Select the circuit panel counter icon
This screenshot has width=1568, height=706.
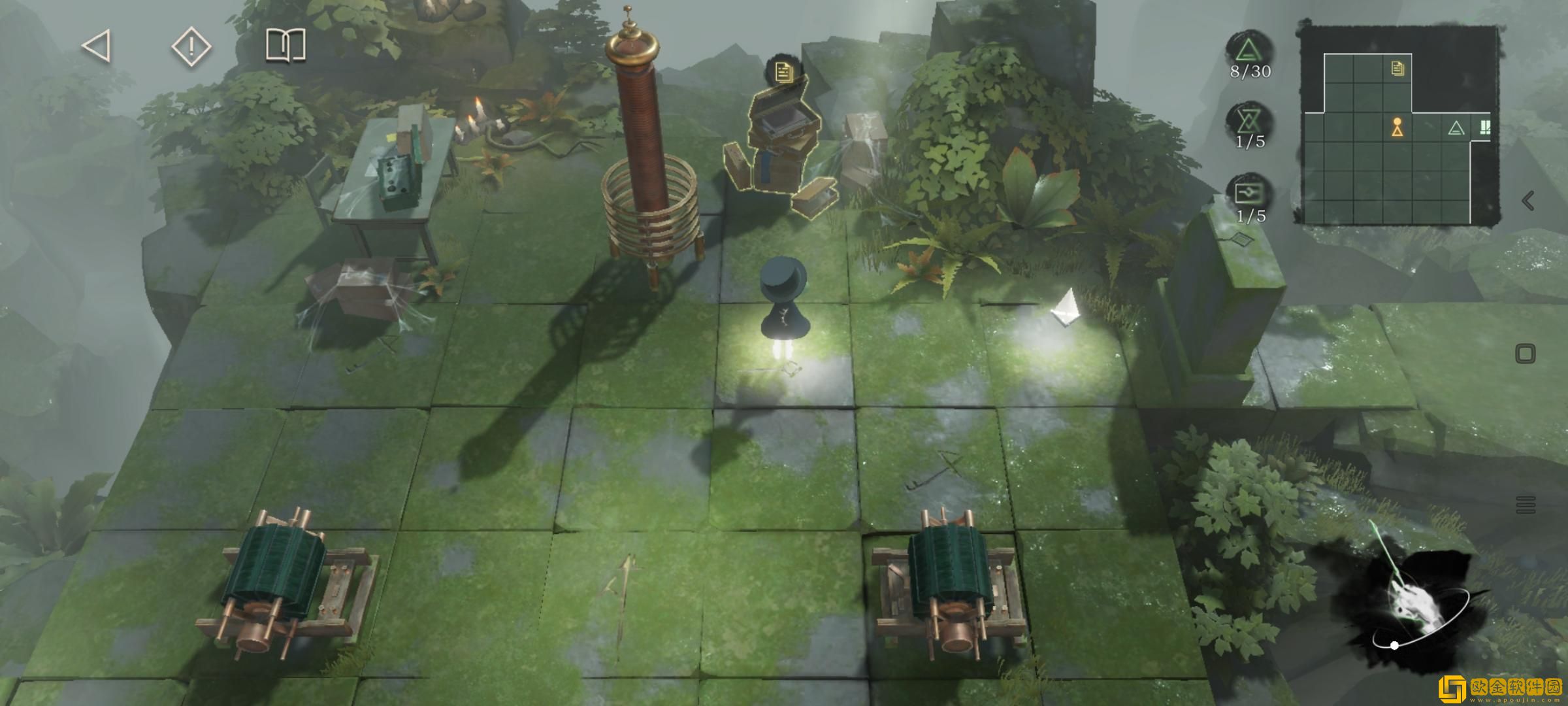pos(1250,193)
